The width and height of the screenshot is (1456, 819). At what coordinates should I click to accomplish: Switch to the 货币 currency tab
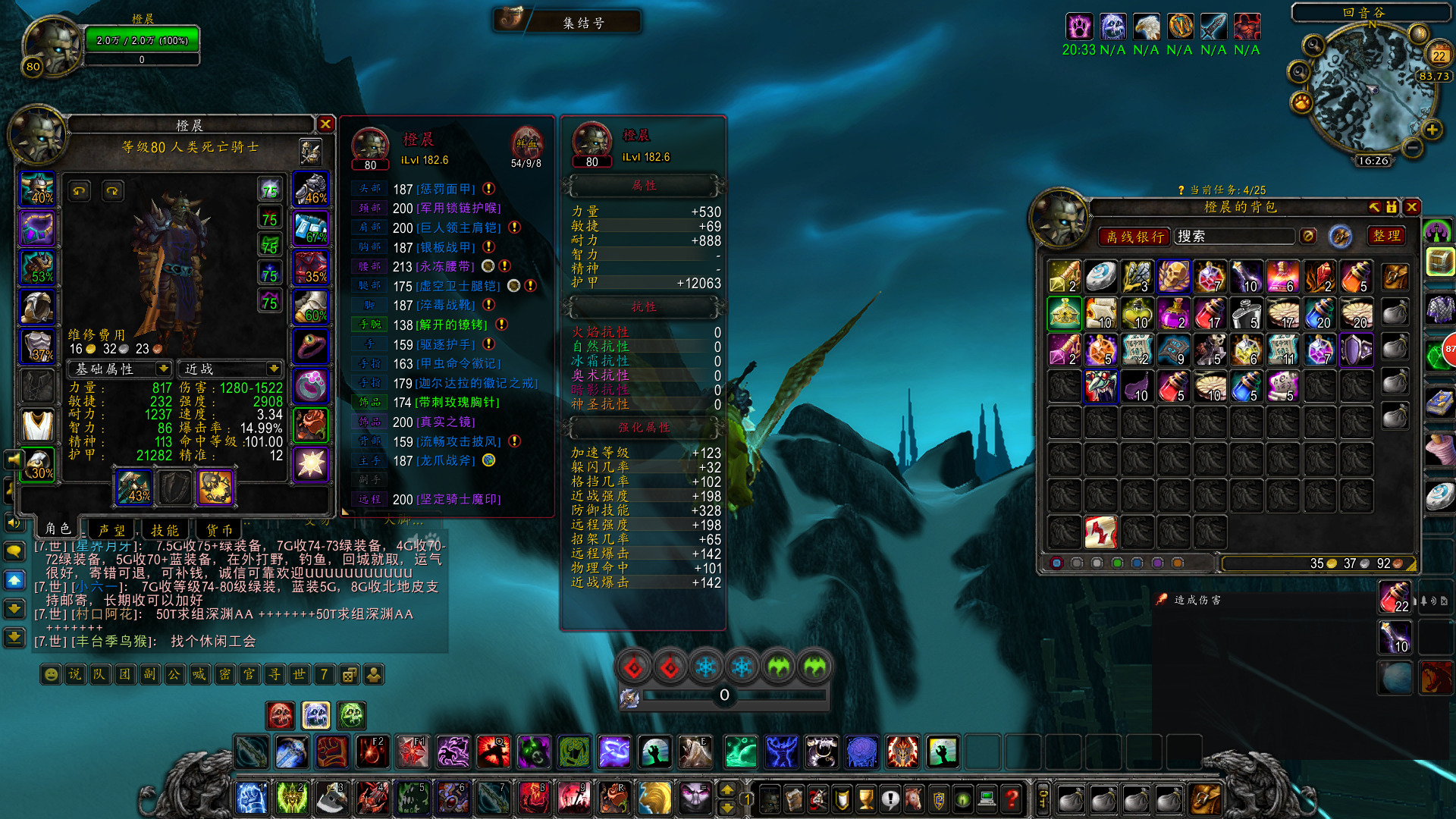point(219,530)
